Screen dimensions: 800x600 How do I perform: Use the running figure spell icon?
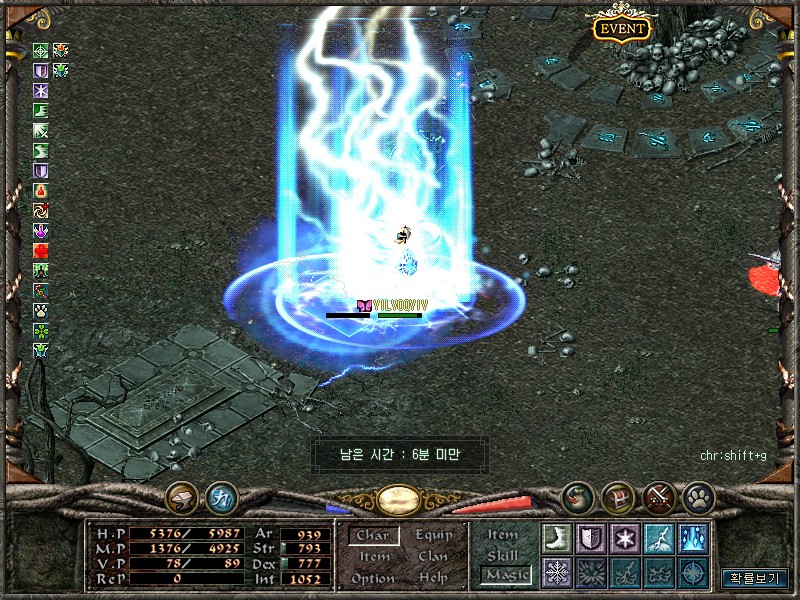click(658, 538)
